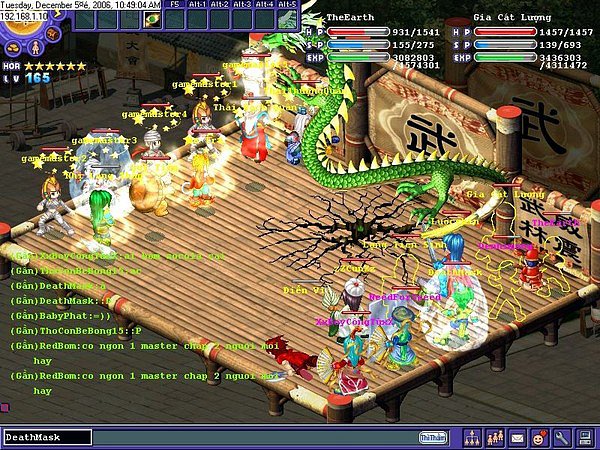Open the mail envelope icon
600x450 pixels.
click(517, 437)
